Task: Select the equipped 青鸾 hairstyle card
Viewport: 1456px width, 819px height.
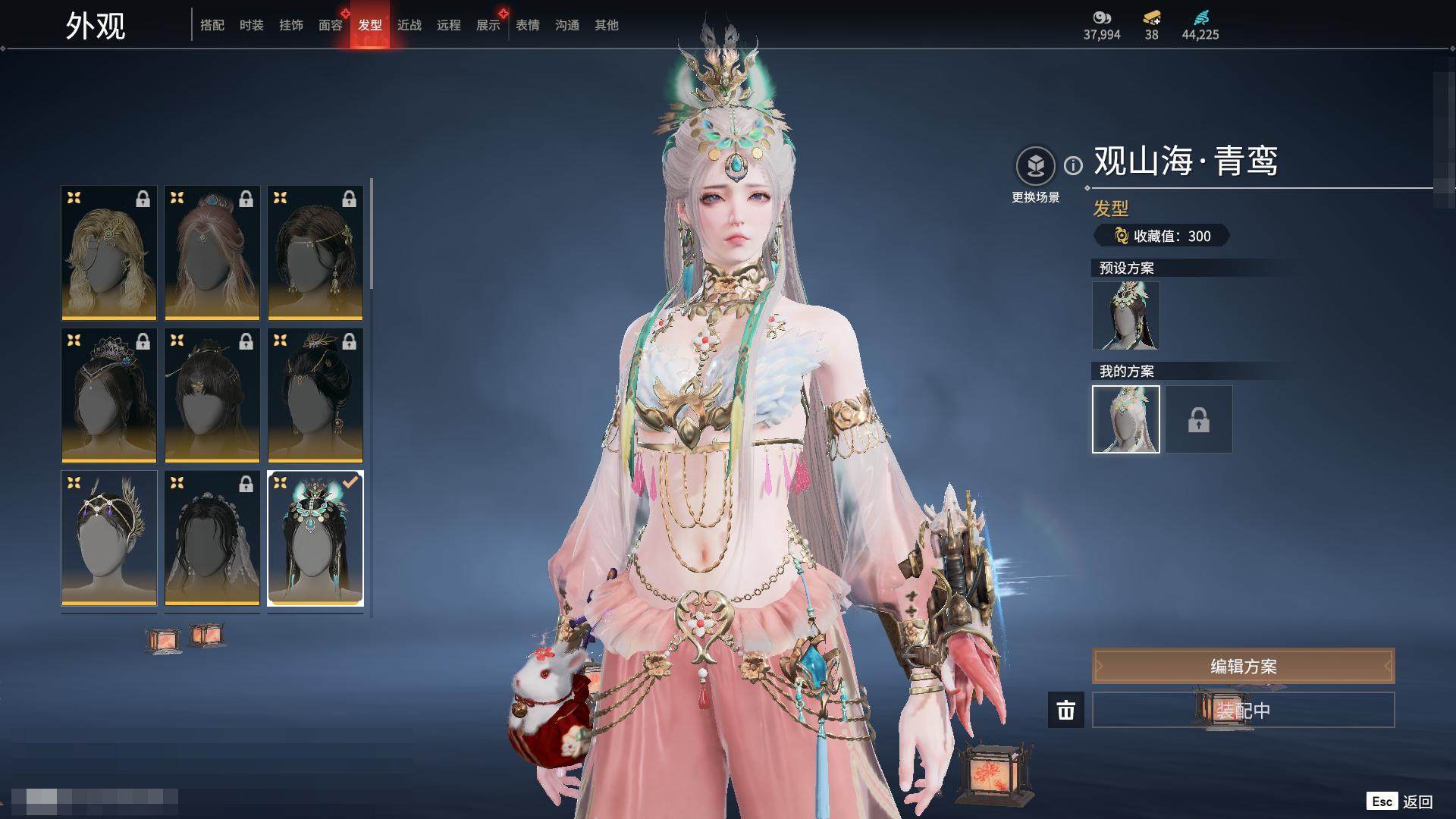Action: coord(315,538)
